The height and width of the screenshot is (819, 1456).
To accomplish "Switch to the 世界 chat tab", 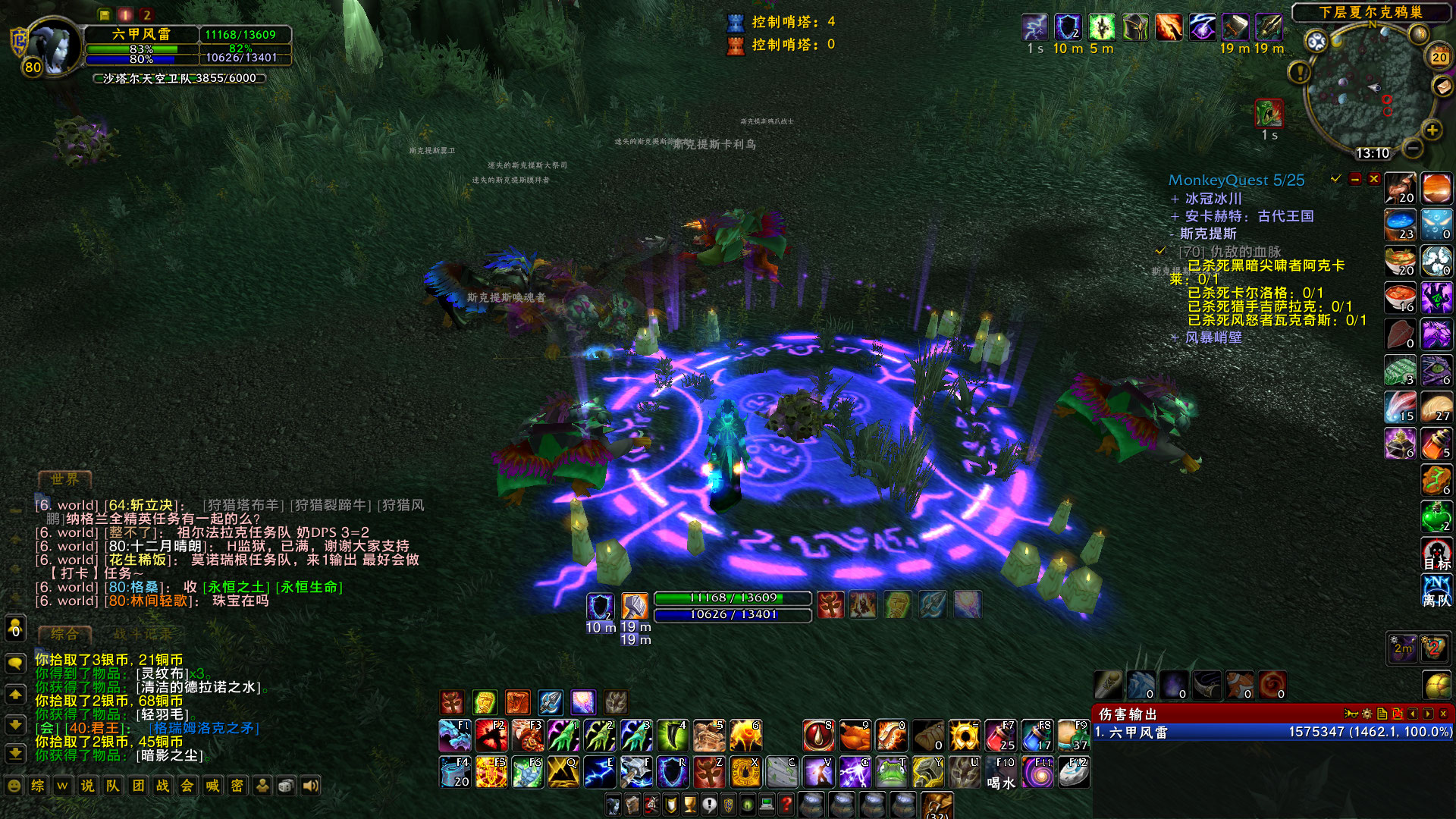I will (64, 479).
